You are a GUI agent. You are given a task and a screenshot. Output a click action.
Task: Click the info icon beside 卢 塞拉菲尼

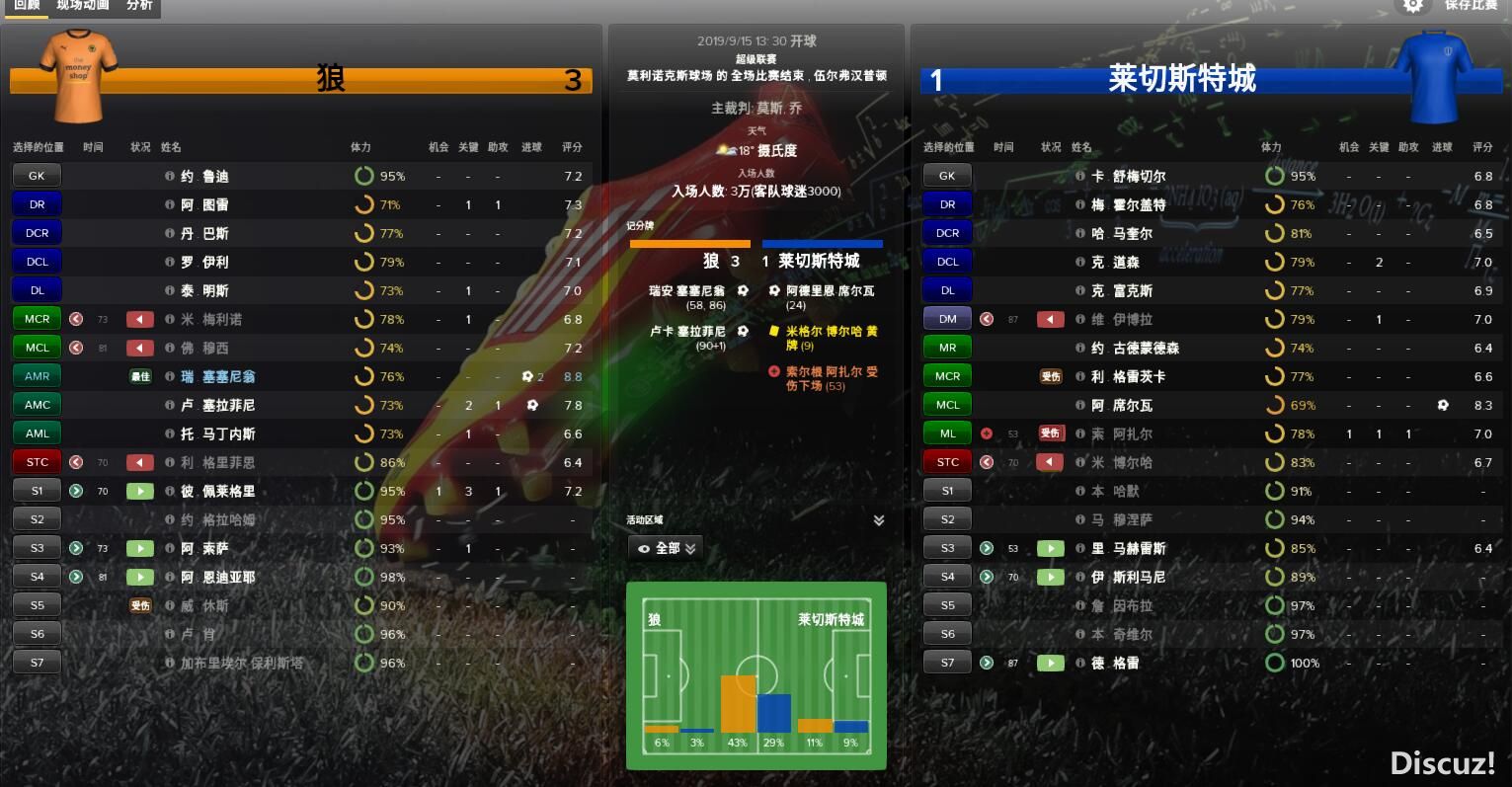[170, 405]
